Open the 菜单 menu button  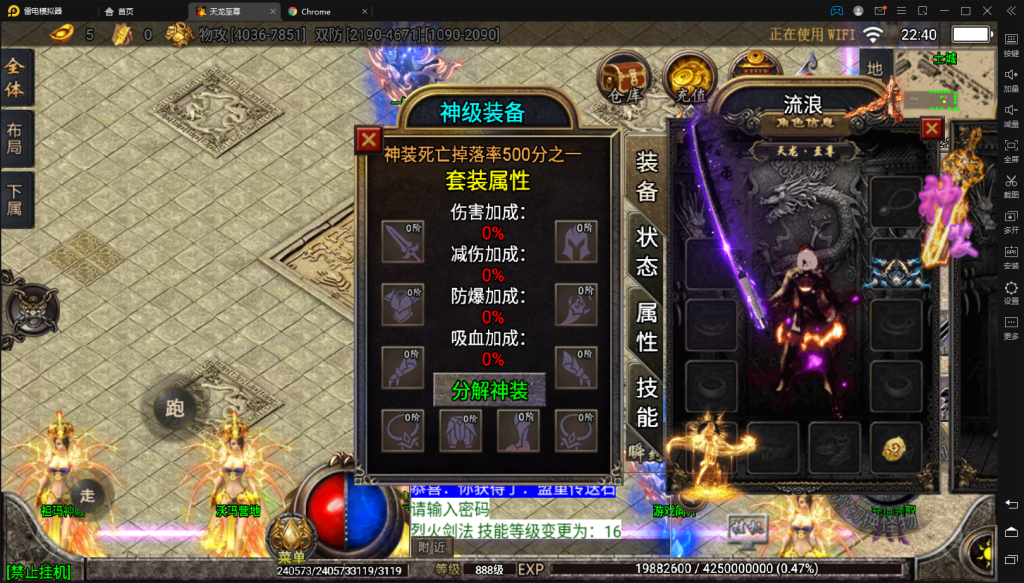tap(291, 542)
